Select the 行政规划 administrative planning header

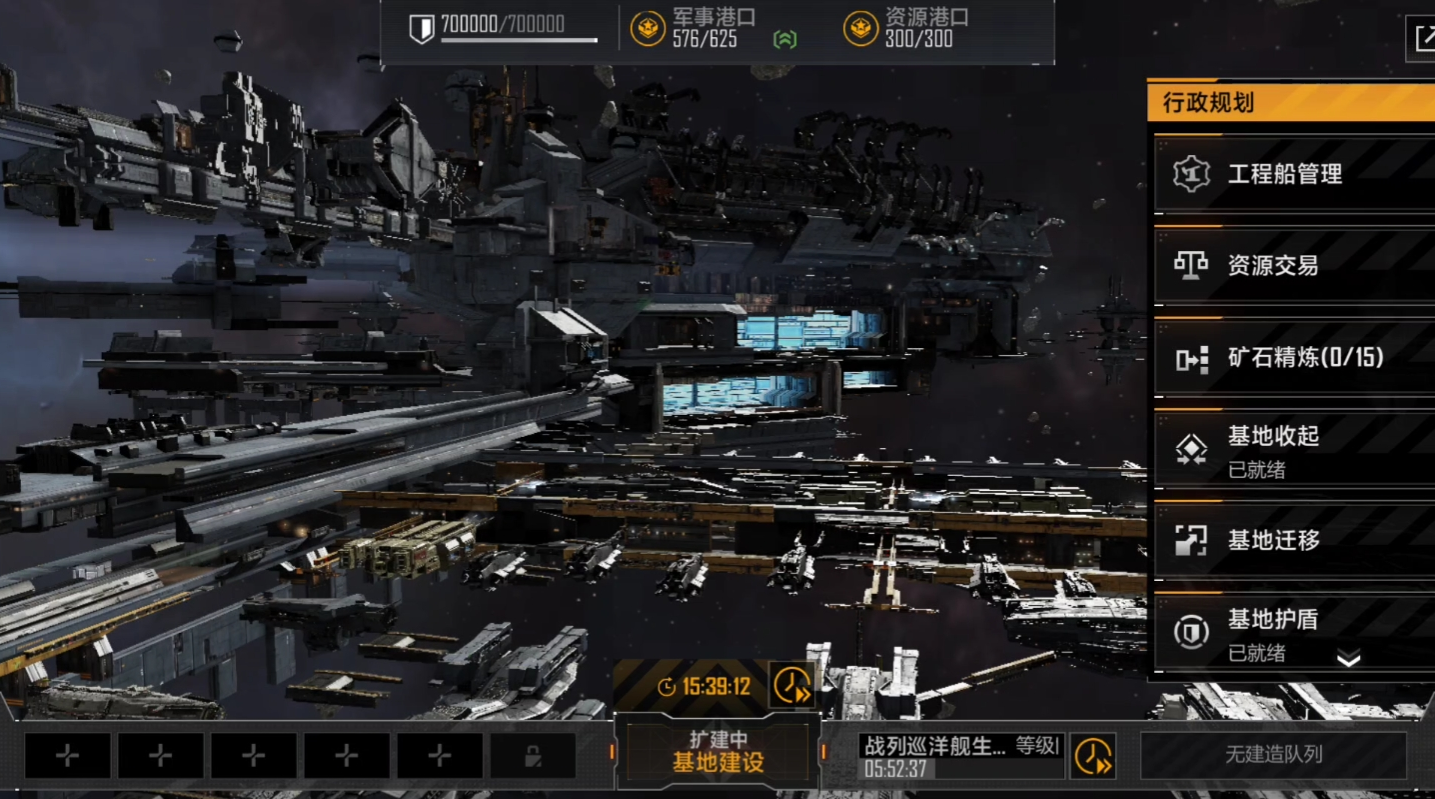click(x=1290, y=102)
